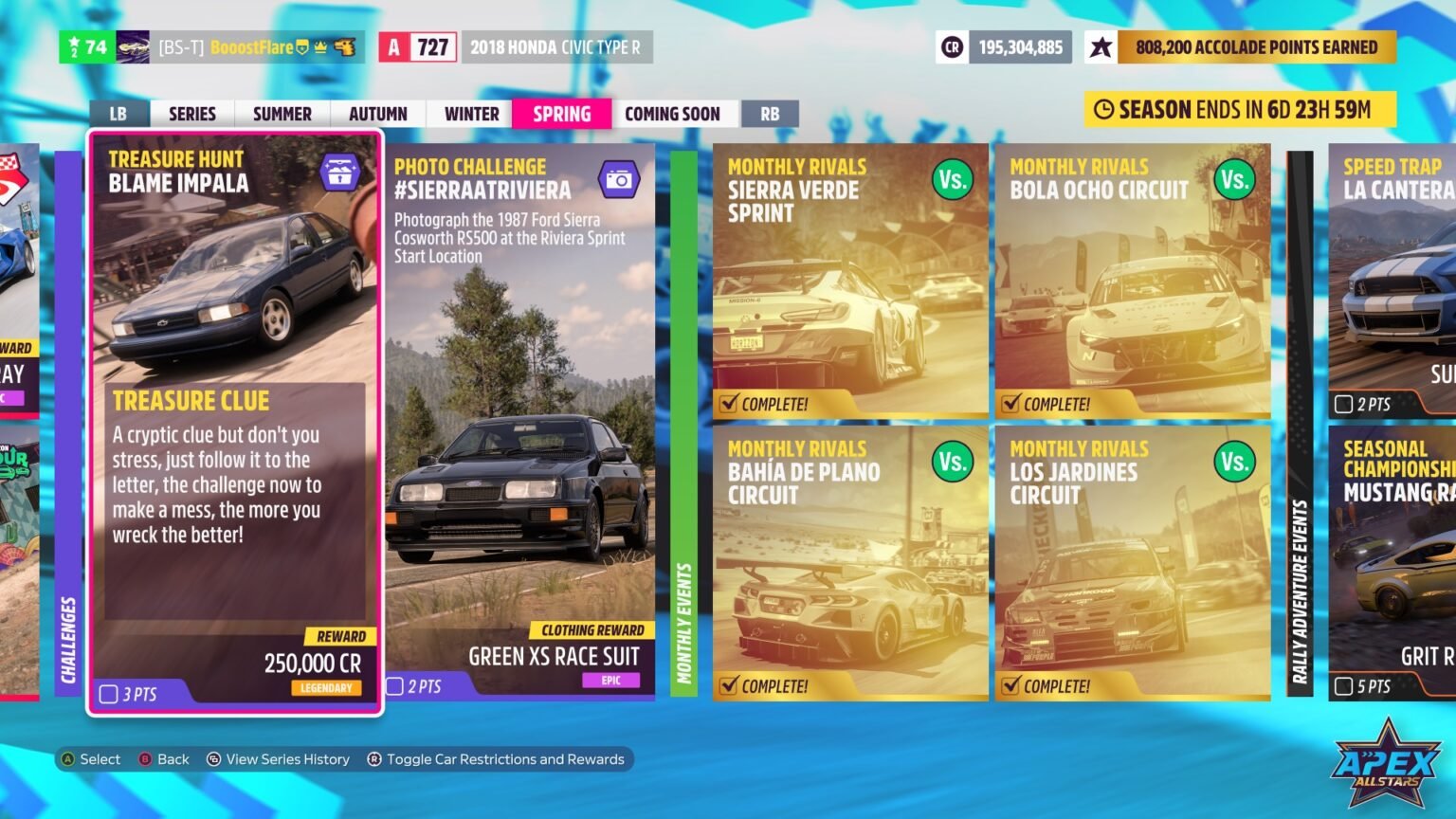Click View Series History
The width and height of the screenshot is (1456, 819).
pyautogui.click(x=279, y=758)
